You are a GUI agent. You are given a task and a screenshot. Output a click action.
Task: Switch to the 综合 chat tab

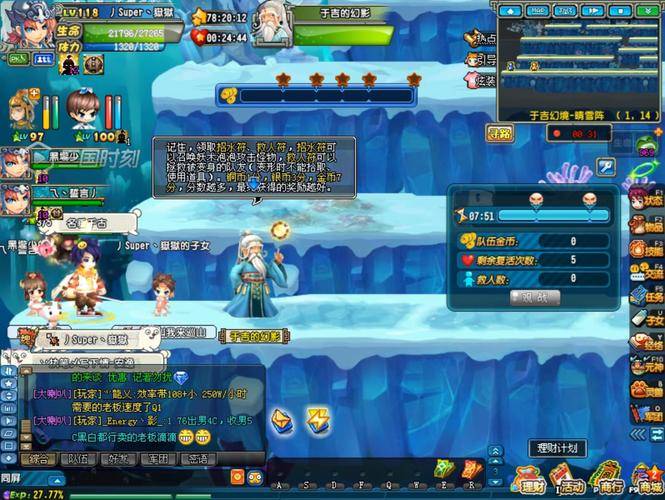click(39, 459)
